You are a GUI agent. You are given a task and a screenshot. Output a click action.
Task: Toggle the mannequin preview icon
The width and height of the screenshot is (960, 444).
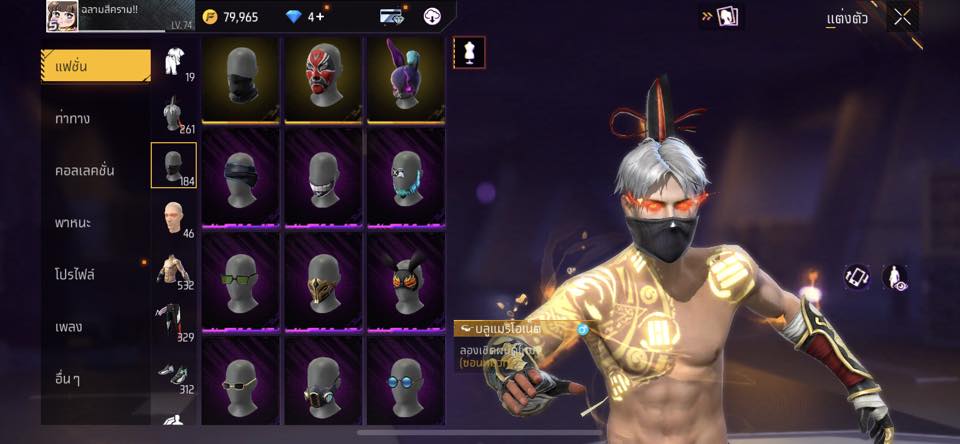coord(469,52)
